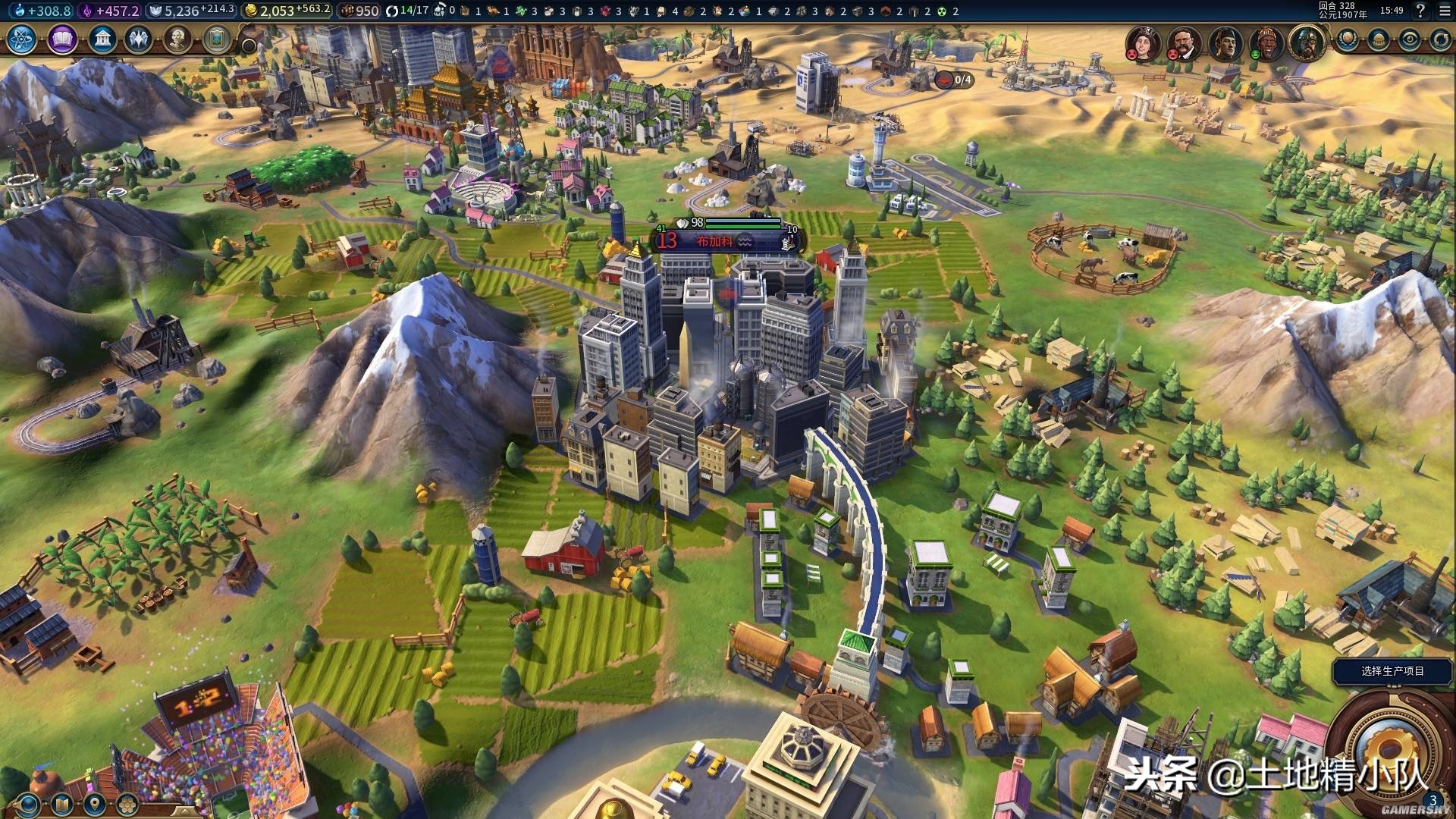1456x819 pixels.
Task: Open the World Rankings laurel icon
Action: pyautogui.click(x=1348, y=39)
